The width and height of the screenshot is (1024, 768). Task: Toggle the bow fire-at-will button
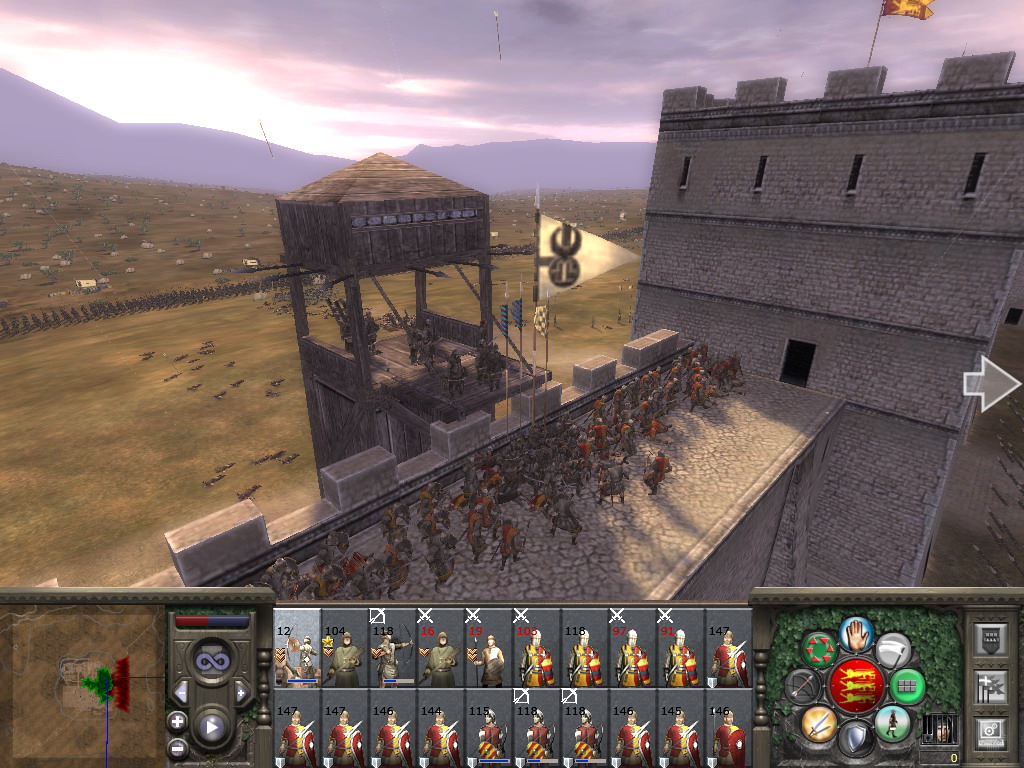(x=803, y=686)
